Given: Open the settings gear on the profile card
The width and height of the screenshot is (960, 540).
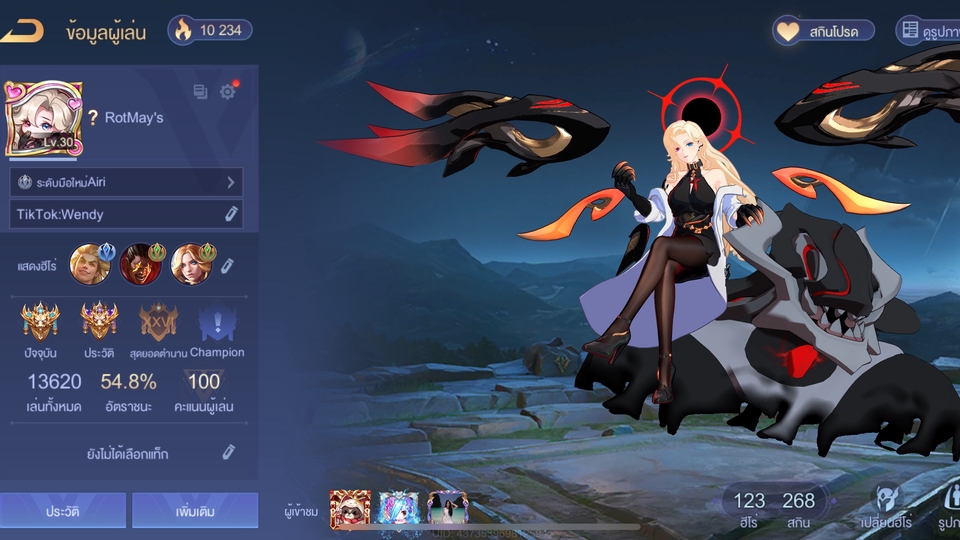Looking at the screenshot, I should pyautogui.click(x=228, y=92).
